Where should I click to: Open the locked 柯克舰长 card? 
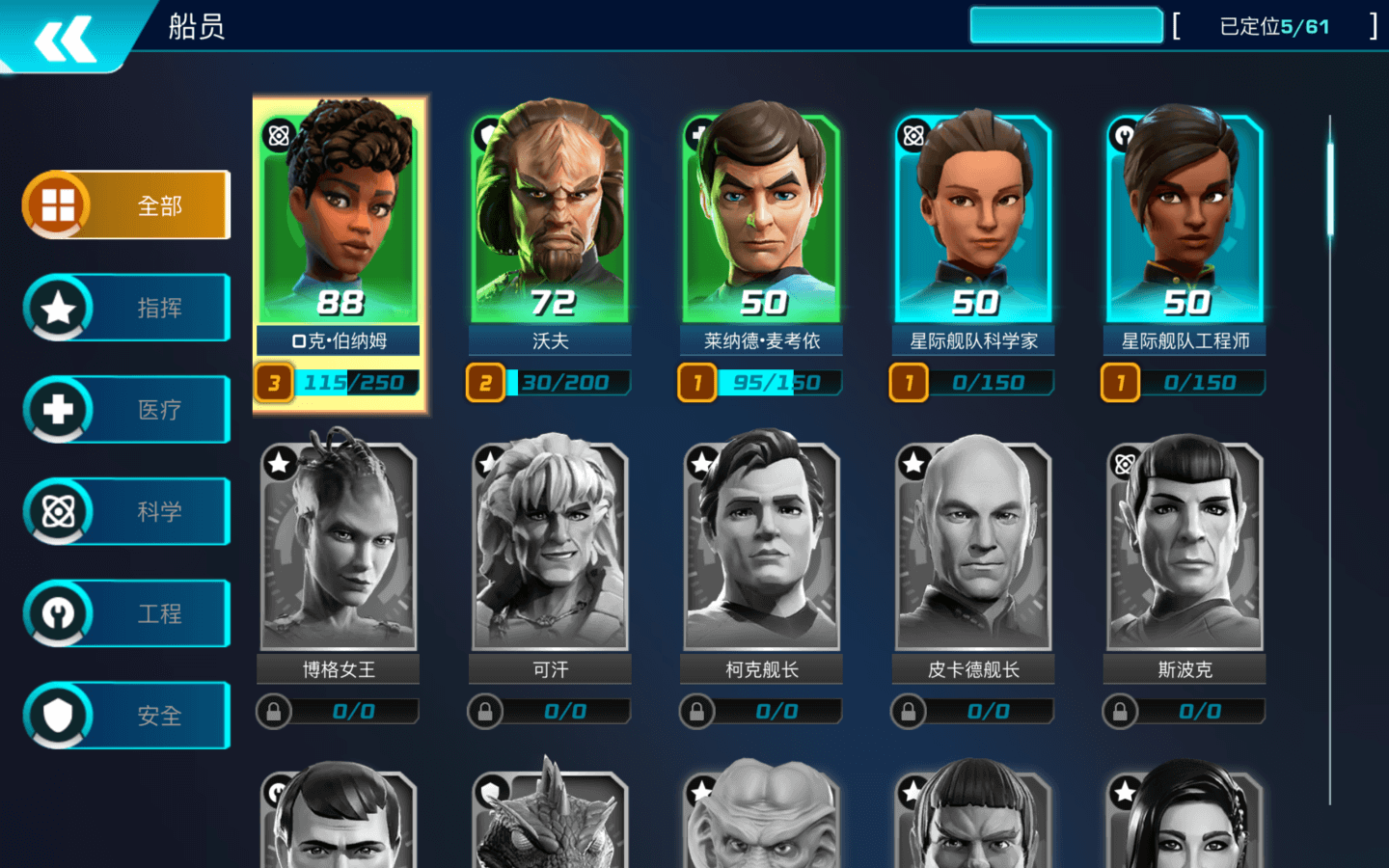761,550
